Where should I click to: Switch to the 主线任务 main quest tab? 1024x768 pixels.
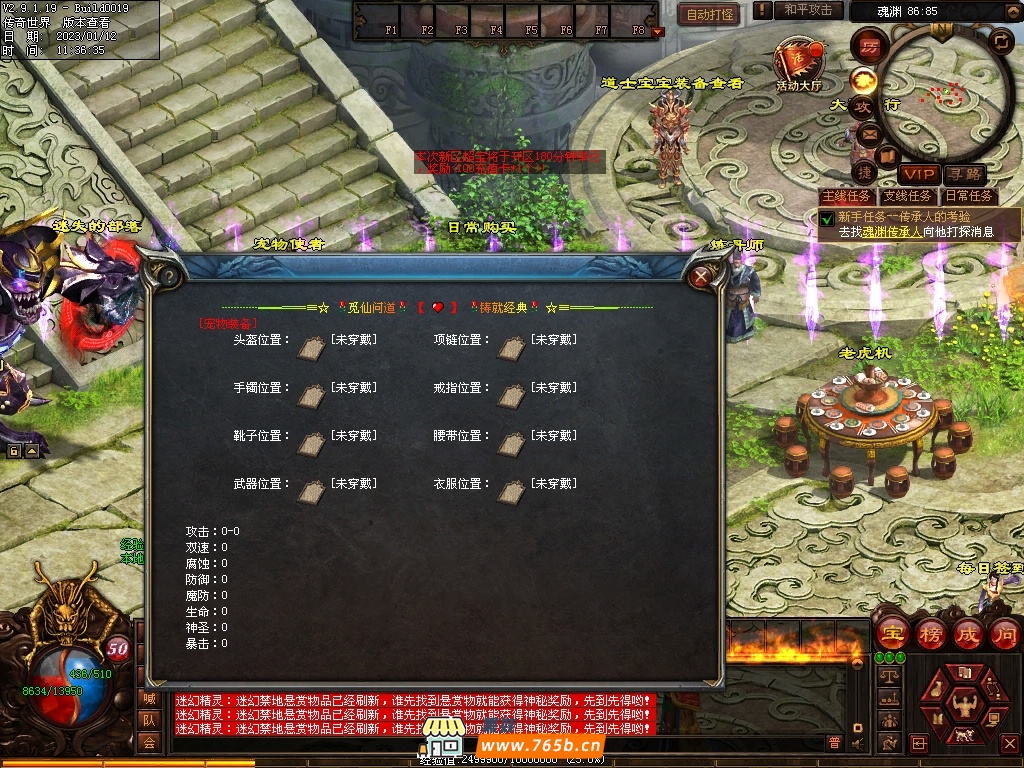[846, 196]
